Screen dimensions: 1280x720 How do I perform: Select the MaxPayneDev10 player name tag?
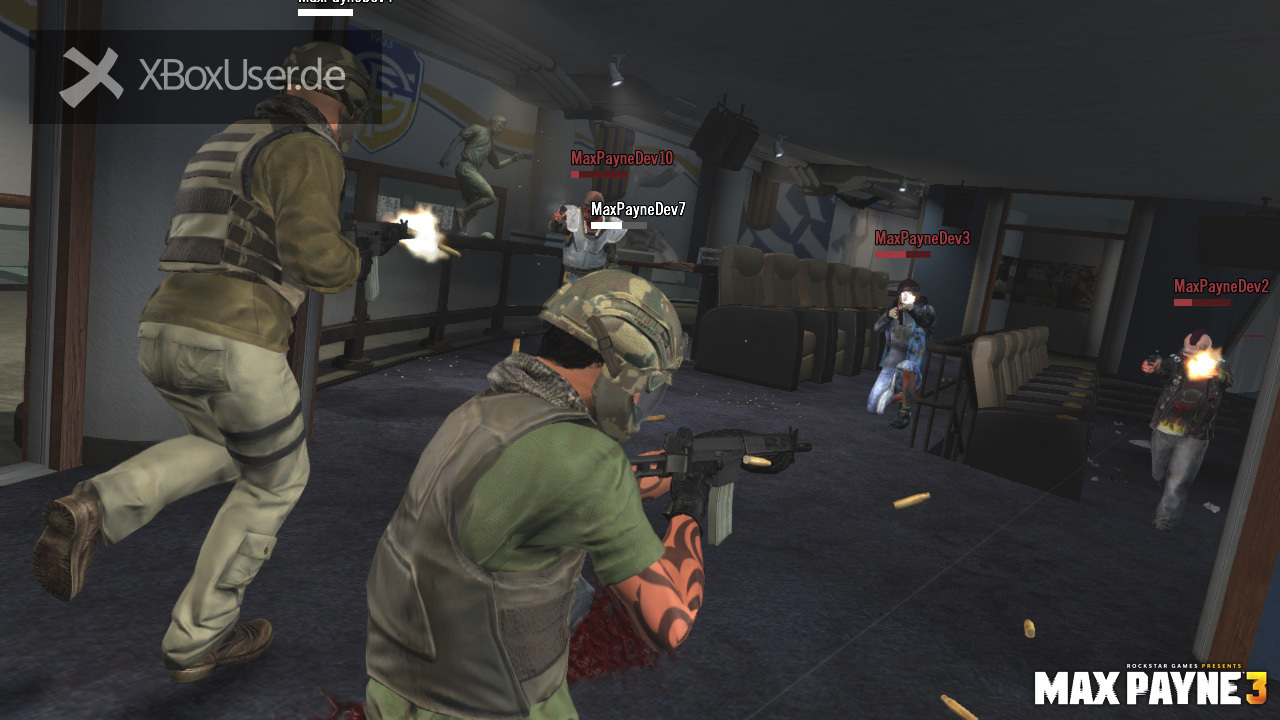[x=621, y=158]
